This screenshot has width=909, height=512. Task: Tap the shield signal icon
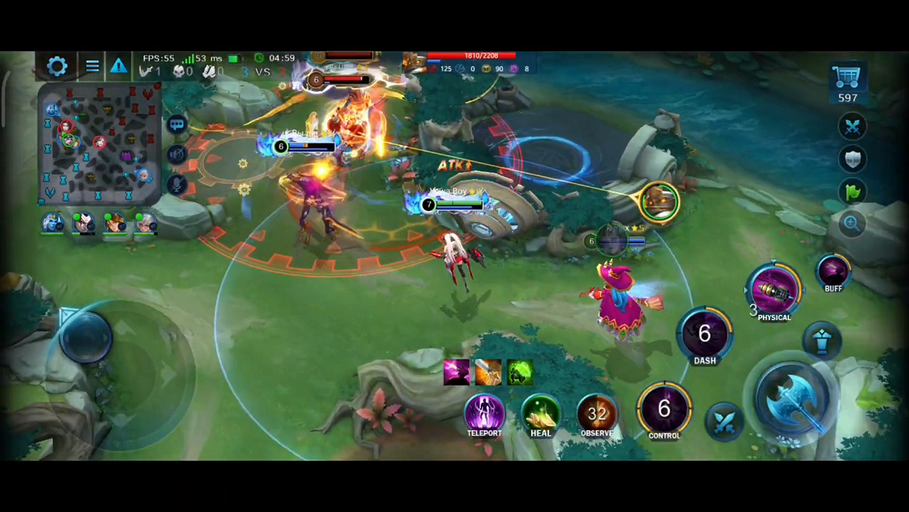[x=852, y=159]
